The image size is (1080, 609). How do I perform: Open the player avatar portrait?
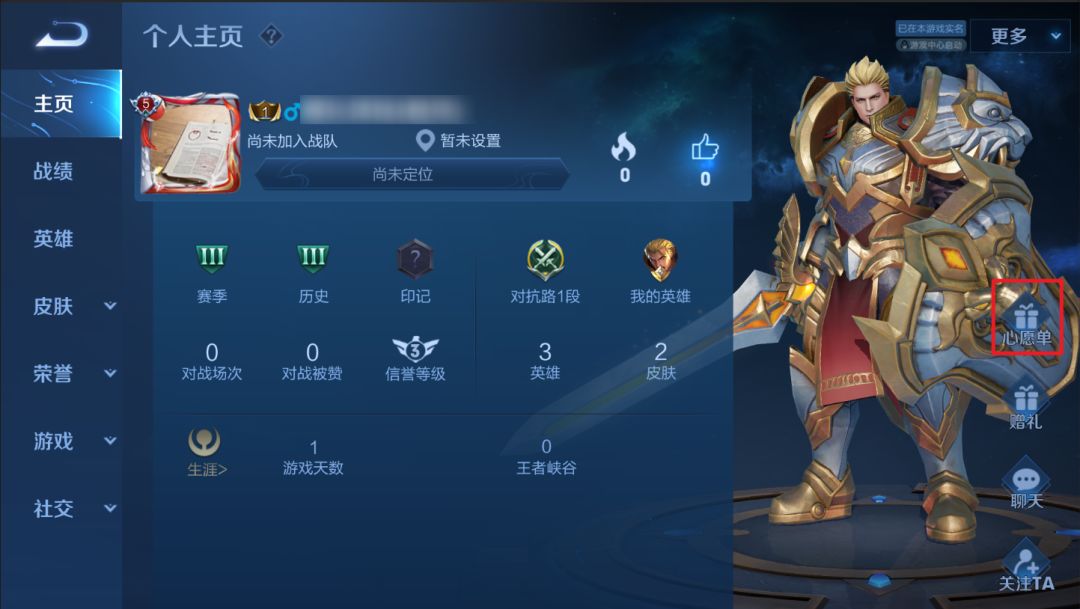coord(190,146)
